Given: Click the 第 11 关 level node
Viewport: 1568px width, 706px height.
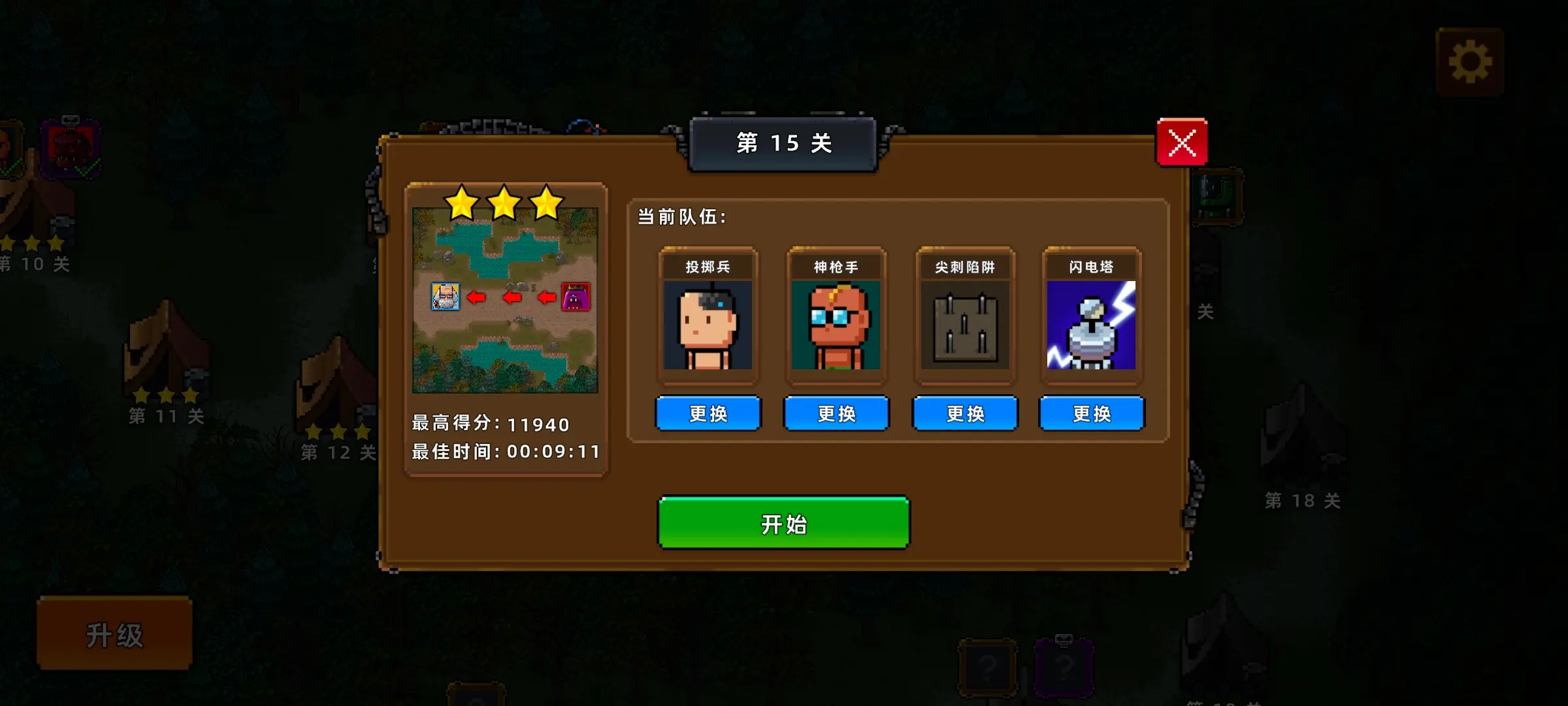Looking at the screenshot, I should coord(167,415).
